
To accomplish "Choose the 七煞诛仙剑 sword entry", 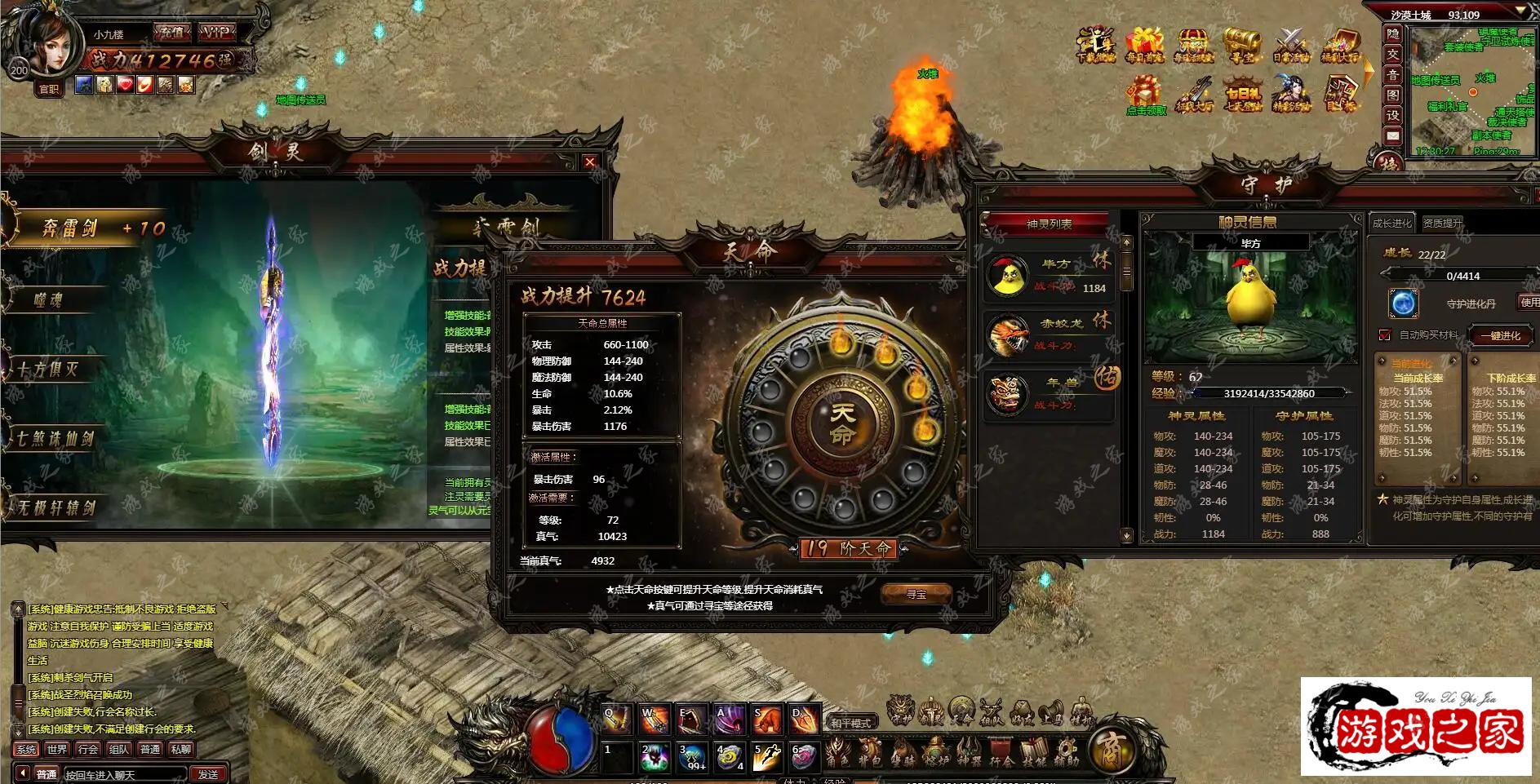I will (x=55, y=439).
